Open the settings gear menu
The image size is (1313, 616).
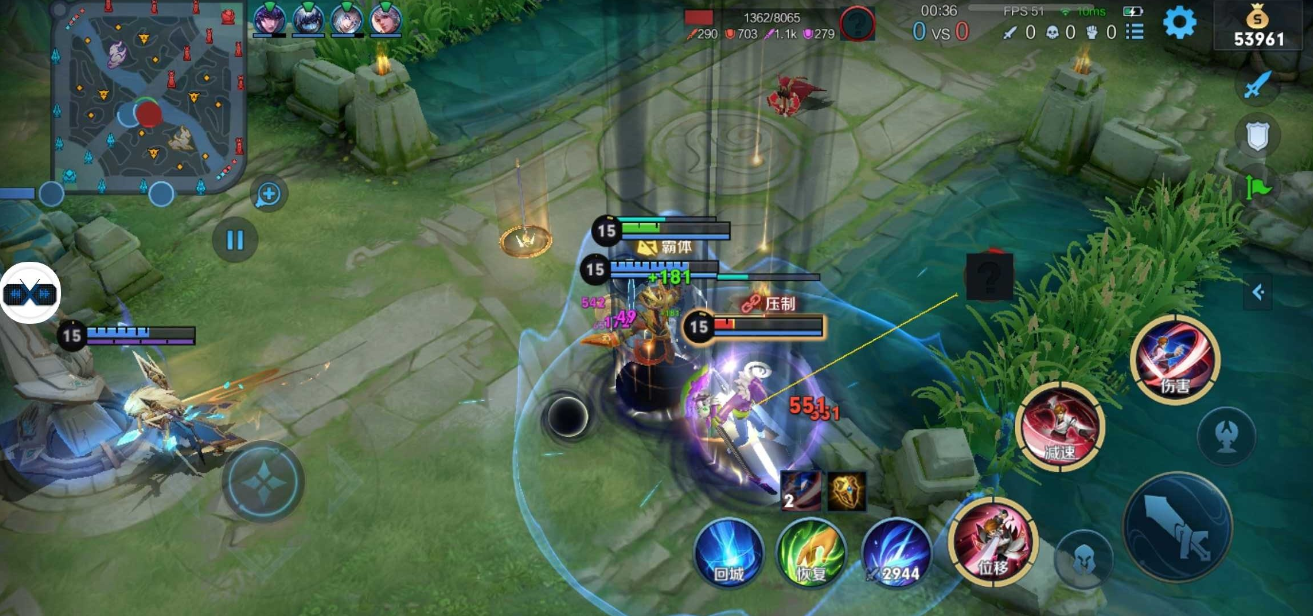(x=1180, y=22)
